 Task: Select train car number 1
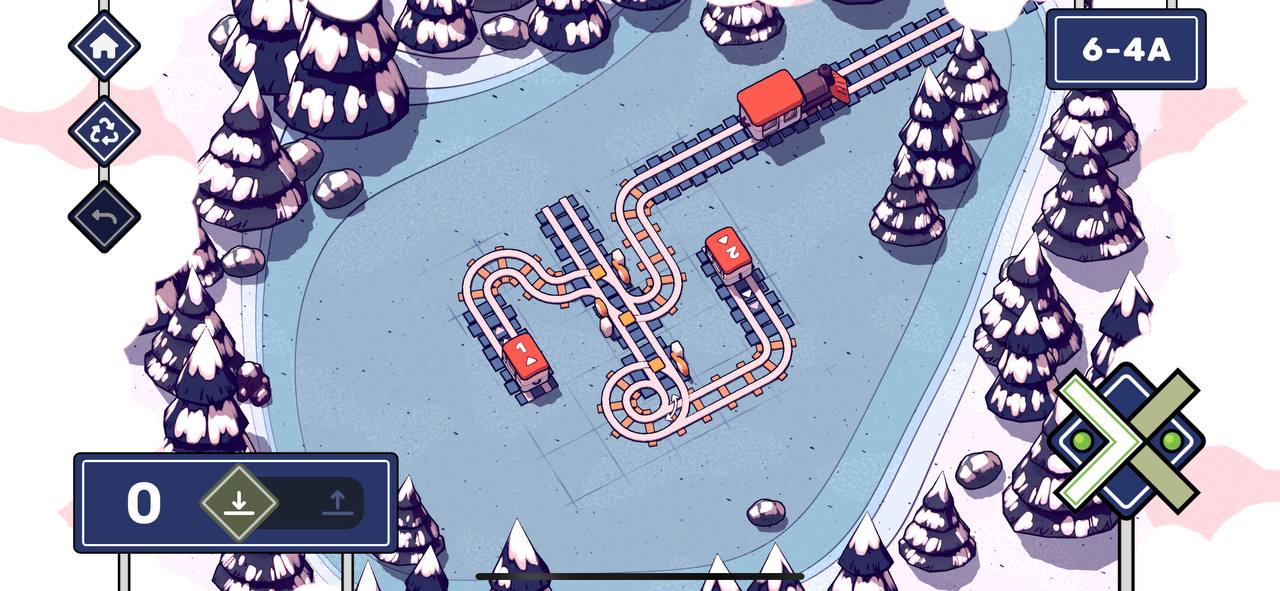tap(524, 358)
